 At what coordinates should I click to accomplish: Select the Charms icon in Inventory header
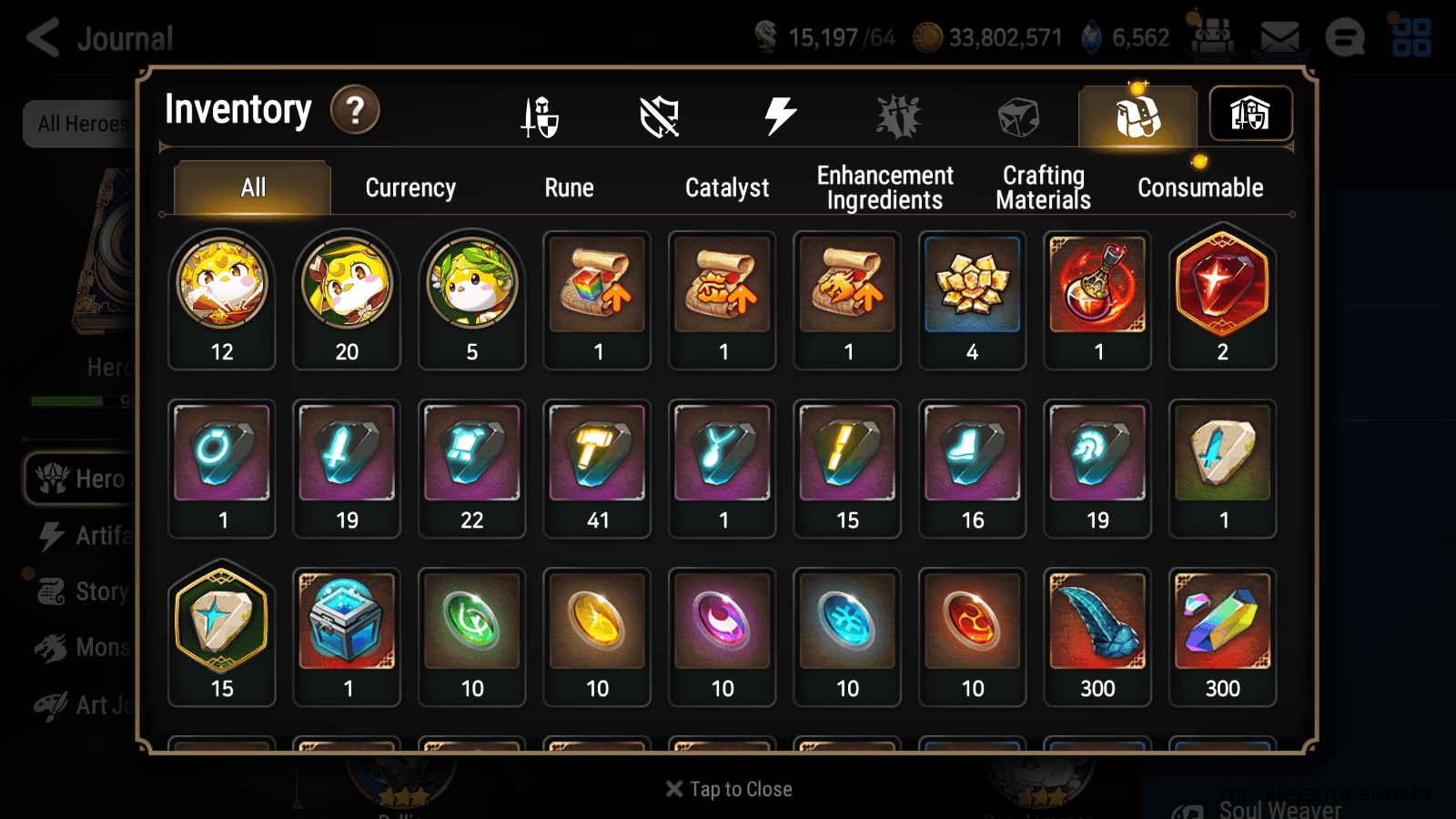[899, 115]
